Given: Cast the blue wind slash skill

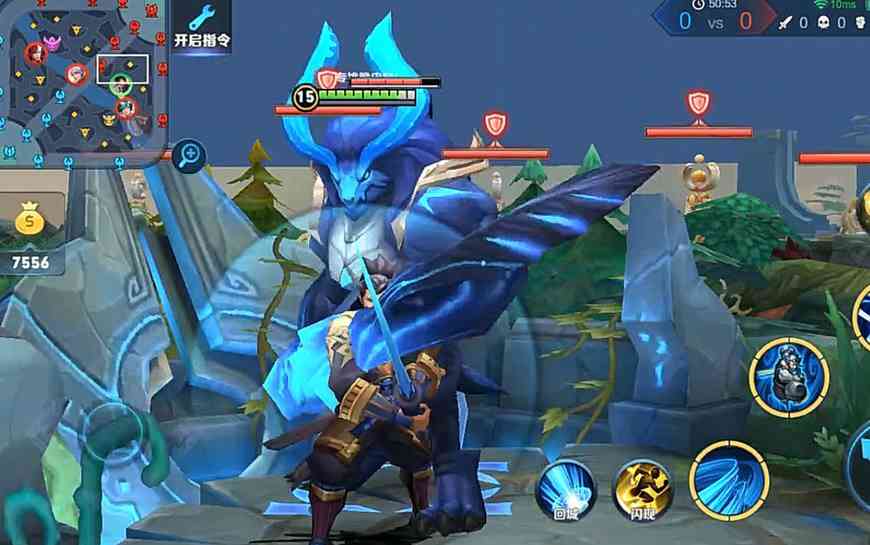Looking at the screenshot, I should pyautogui.click(x=727, y=479).
